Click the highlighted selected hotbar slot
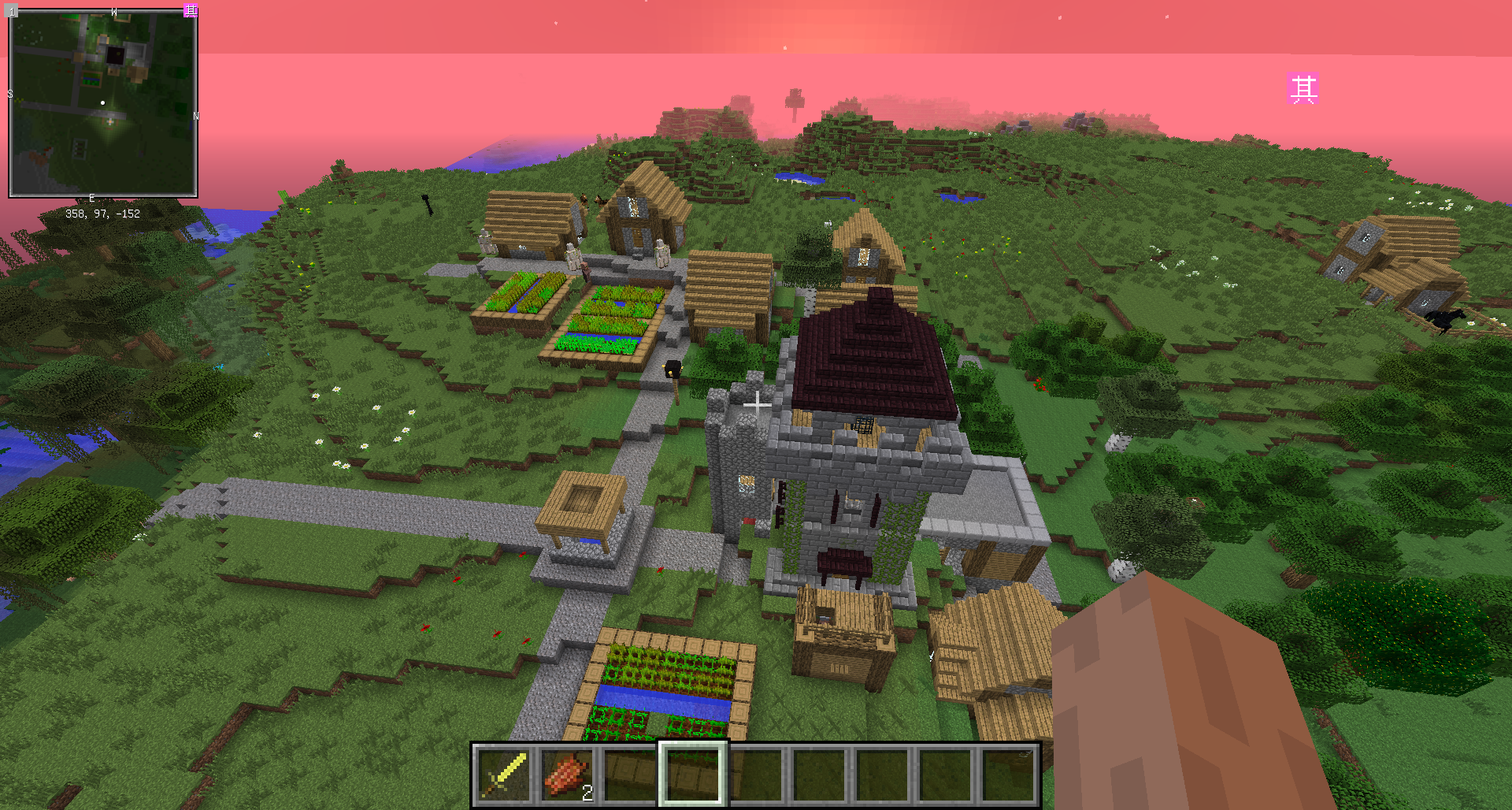Screen dimensions: 1512x810 click(693, 775)
